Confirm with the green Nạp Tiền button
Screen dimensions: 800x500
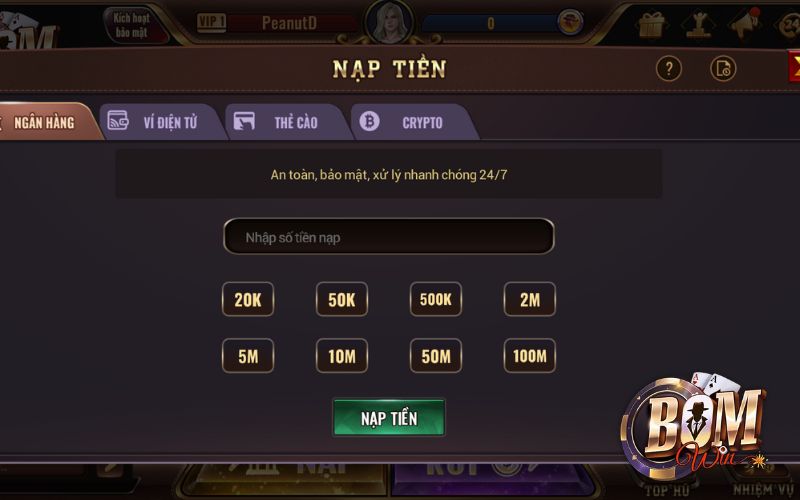coord(389,417)
